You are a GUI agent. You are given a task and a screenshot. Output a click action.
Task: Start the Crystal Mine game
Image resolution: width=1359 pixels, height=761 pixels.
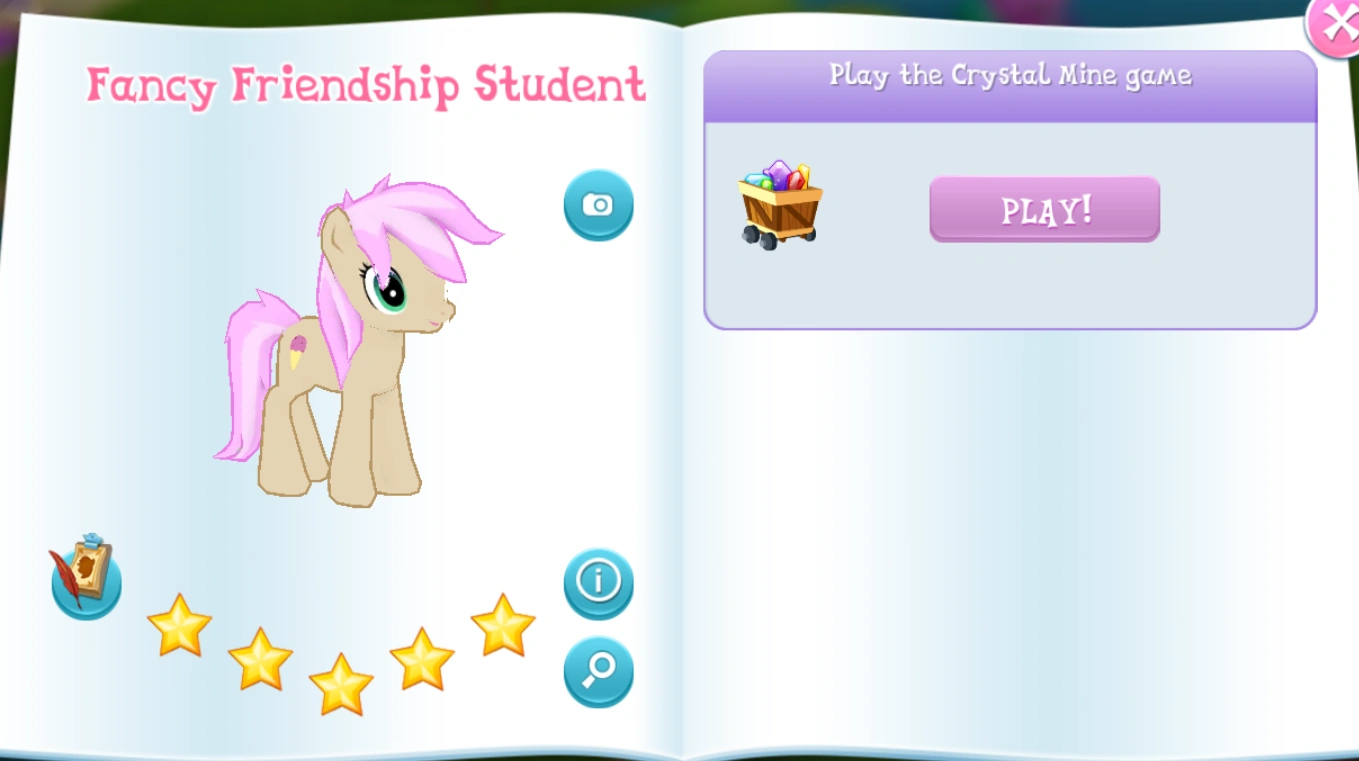click(x=1043, y=209)
